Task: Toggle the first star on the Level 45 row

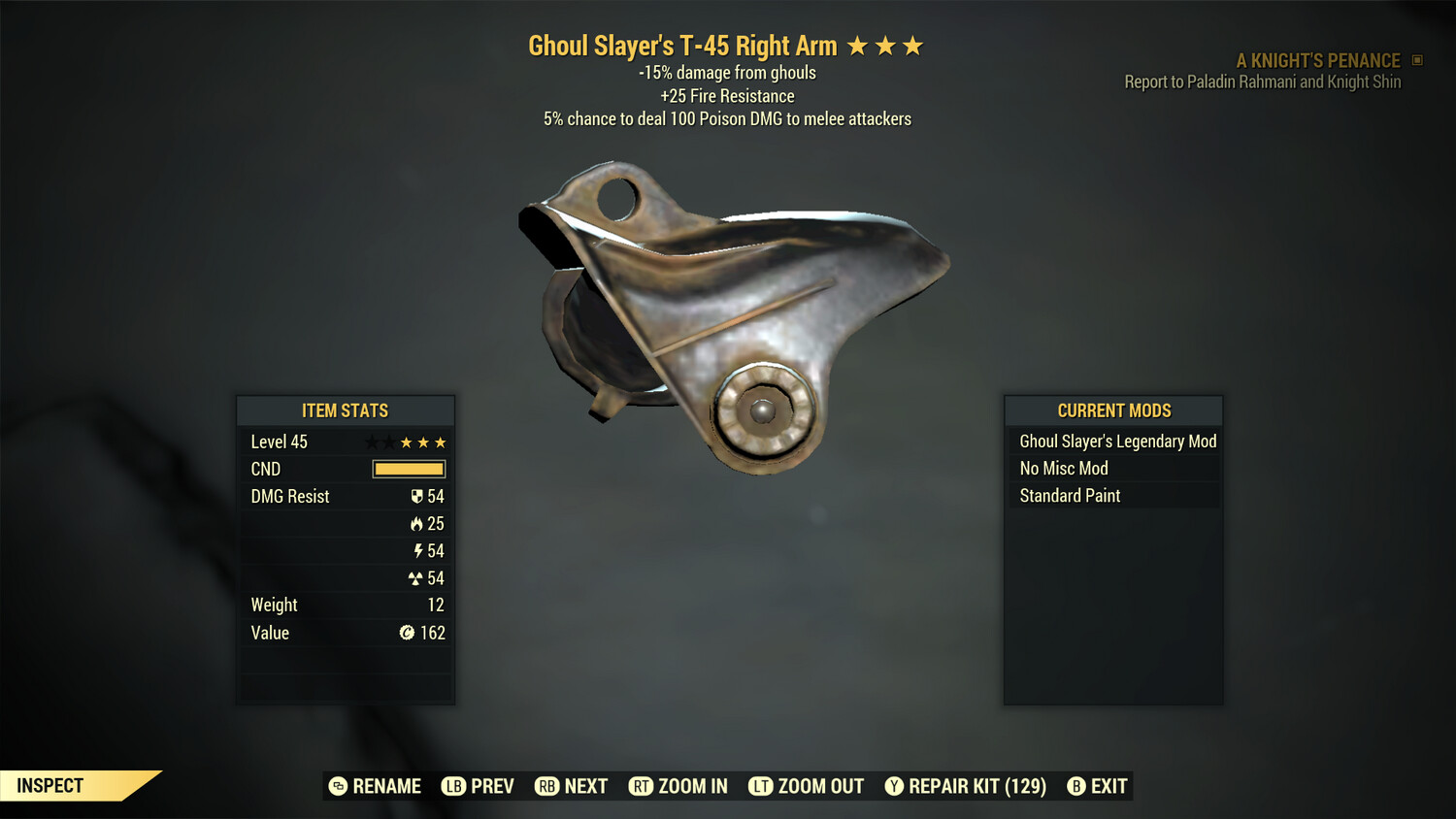Action: click(x=370, y=442)
